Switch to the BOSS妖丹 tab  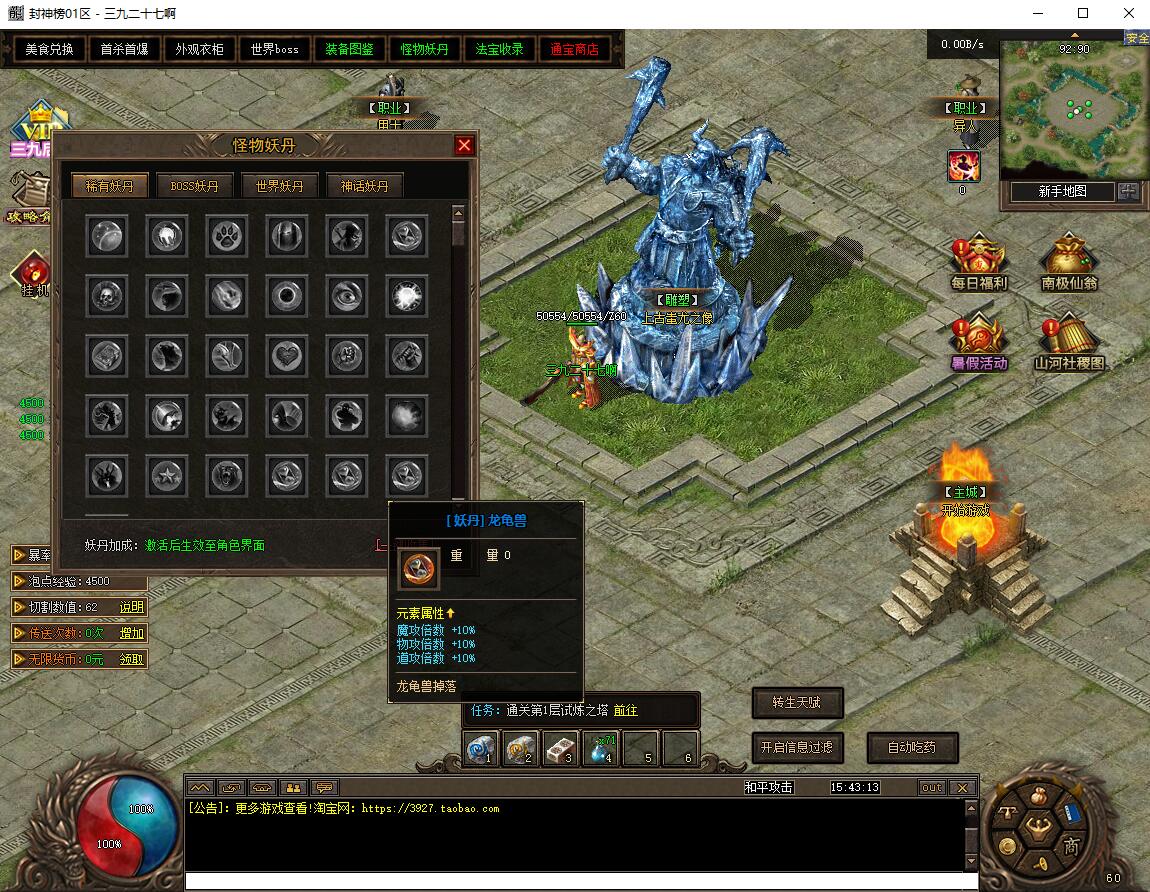(195, 186)
